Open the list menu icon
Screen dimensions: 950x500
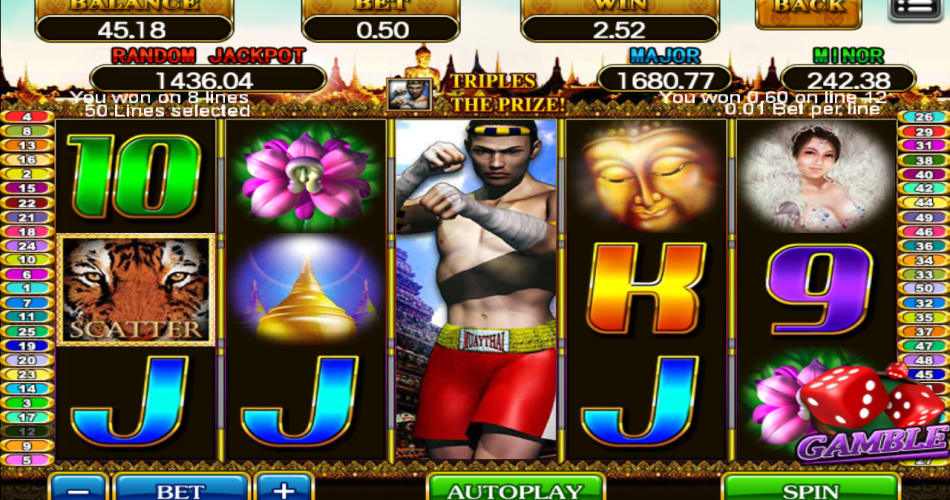coord(917,8)
